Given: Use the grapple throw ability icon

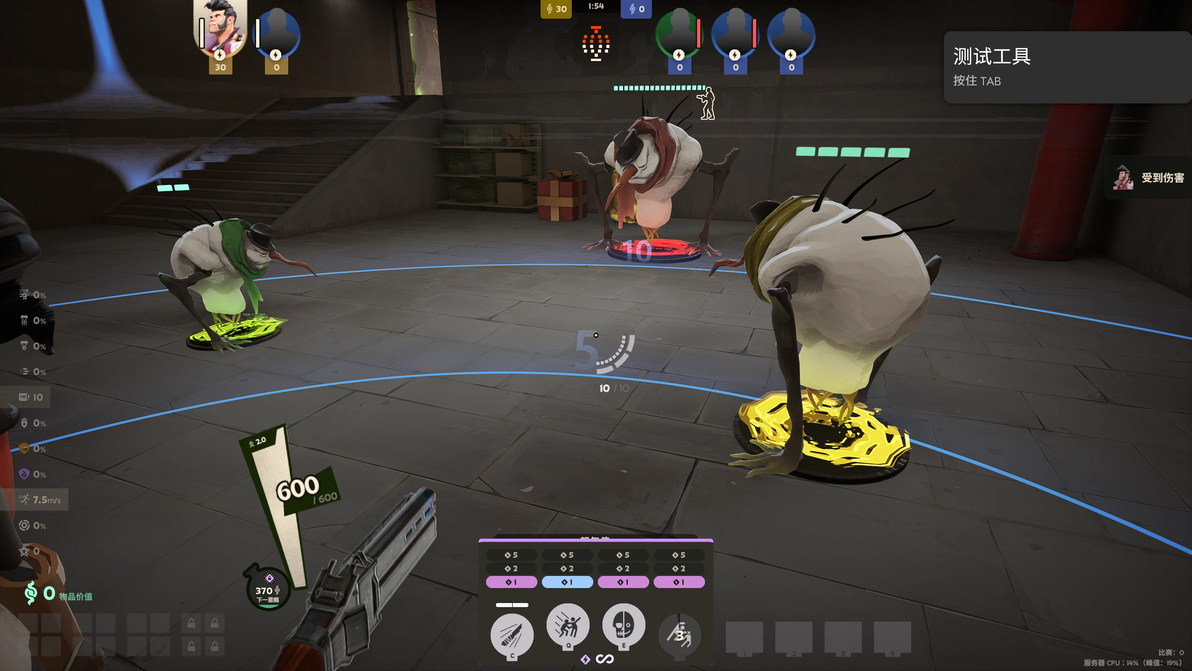Looking at the screenshot, I should pos(568,628).
